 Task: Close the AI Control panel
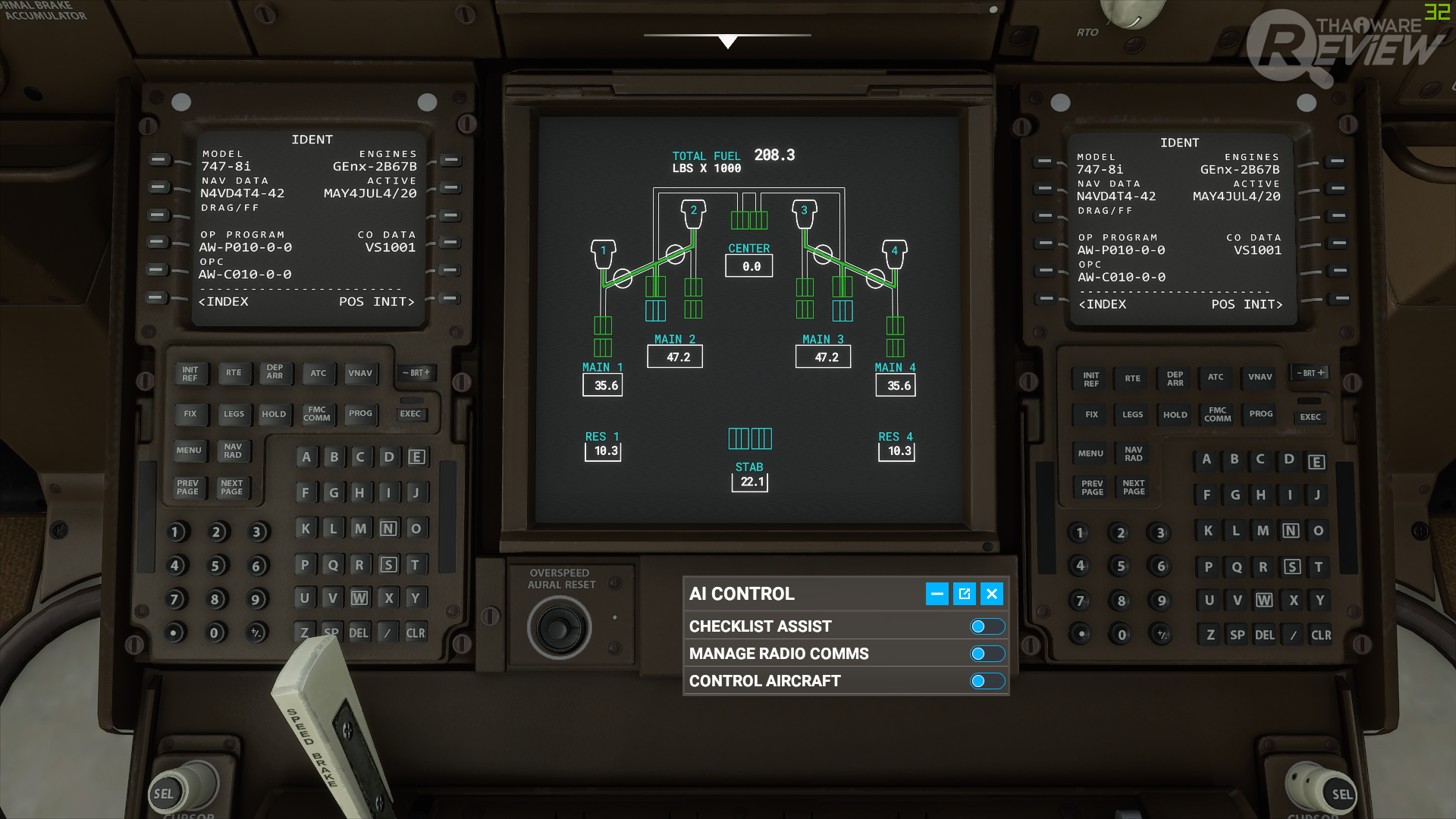click(992, 594)
